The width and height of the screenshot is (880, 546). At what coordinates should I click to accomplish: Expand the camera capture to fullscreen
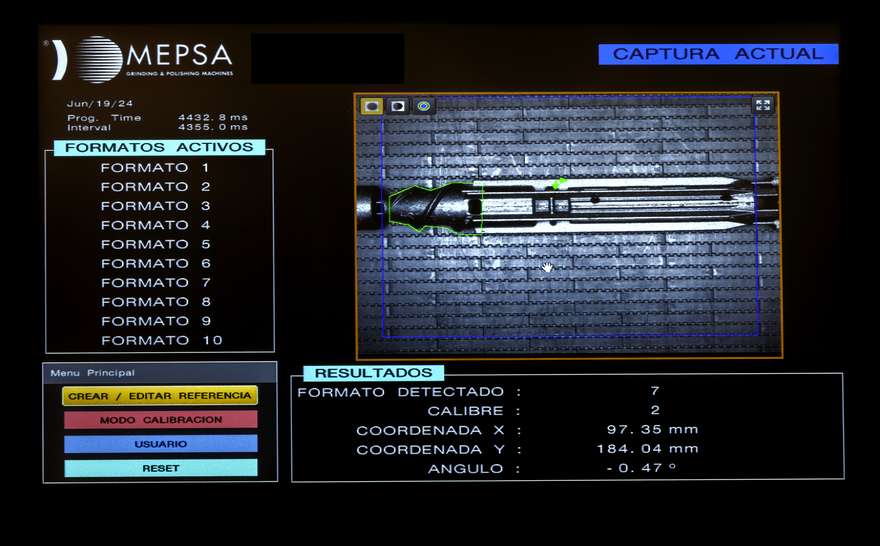click(763, 105)
